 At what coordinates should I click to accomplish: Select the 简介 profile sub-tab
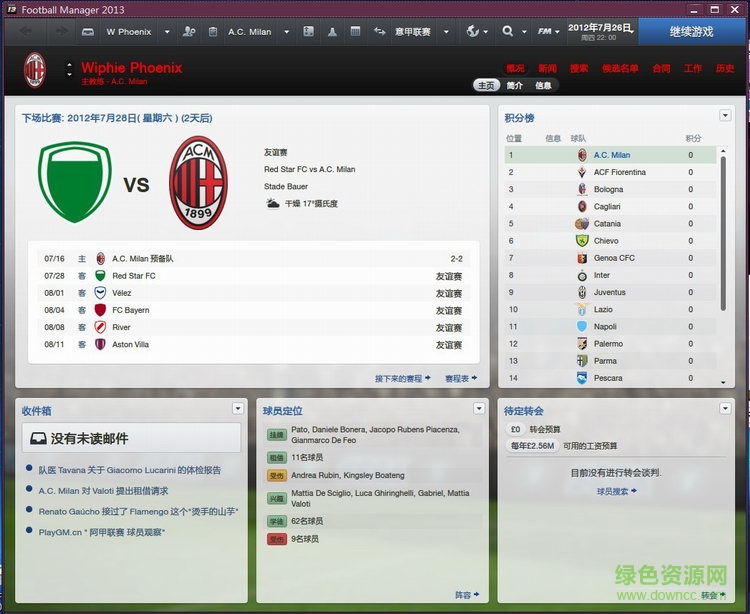click(515, 85)
